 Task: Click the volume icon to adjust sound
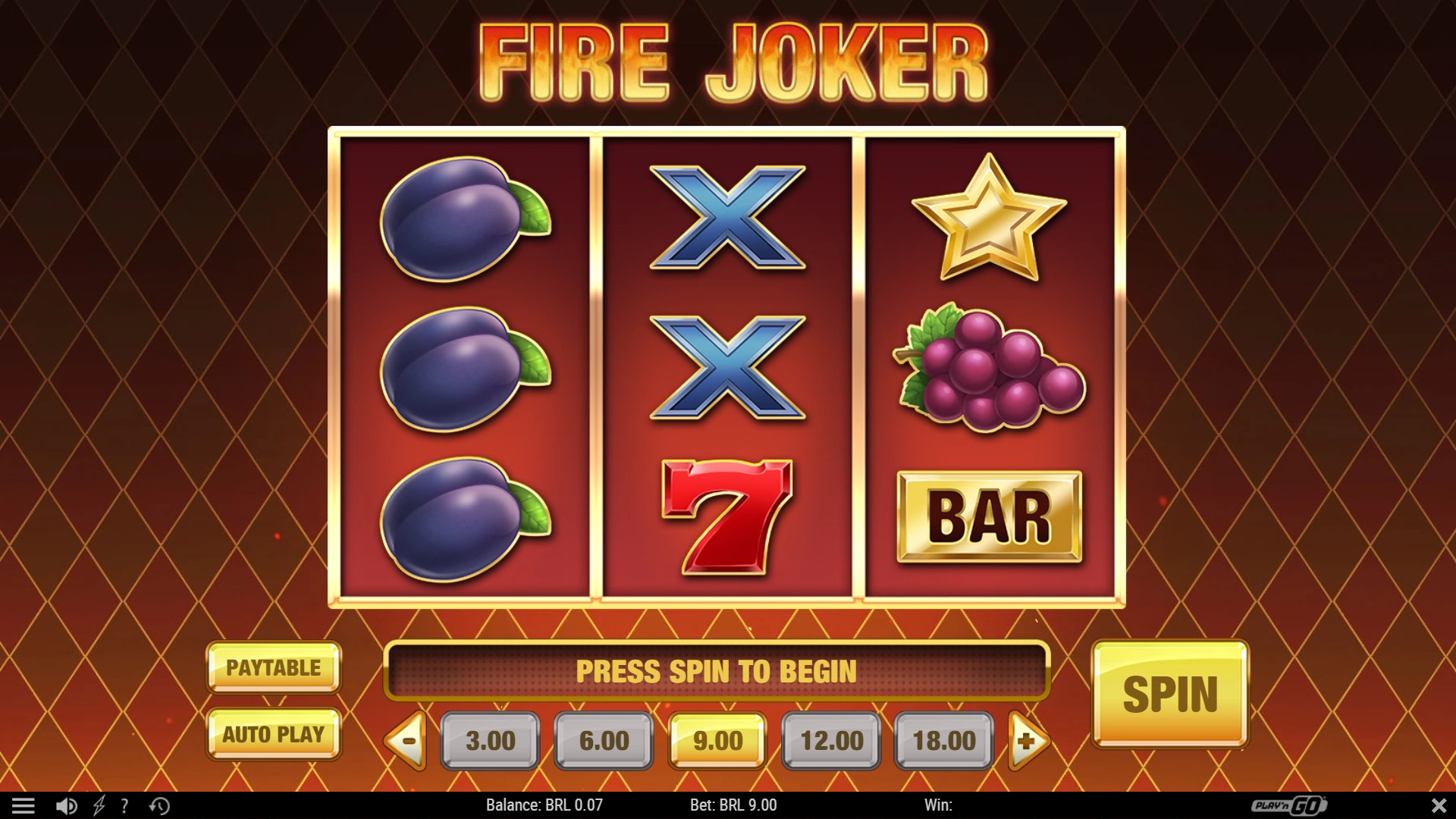65,805
